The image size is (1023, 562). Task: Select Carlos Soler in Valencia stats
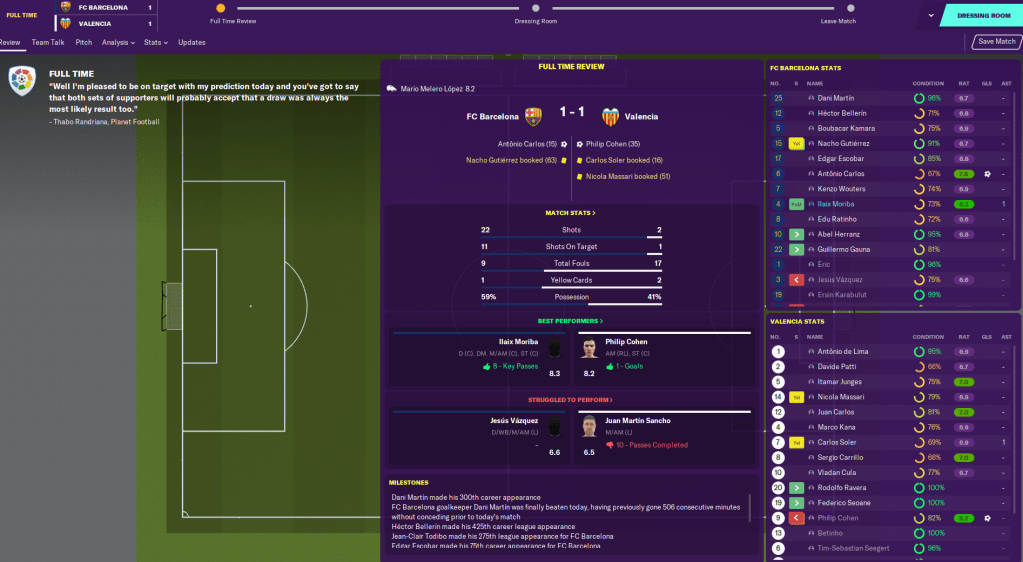pyautogui.click(x=837, y=442)
